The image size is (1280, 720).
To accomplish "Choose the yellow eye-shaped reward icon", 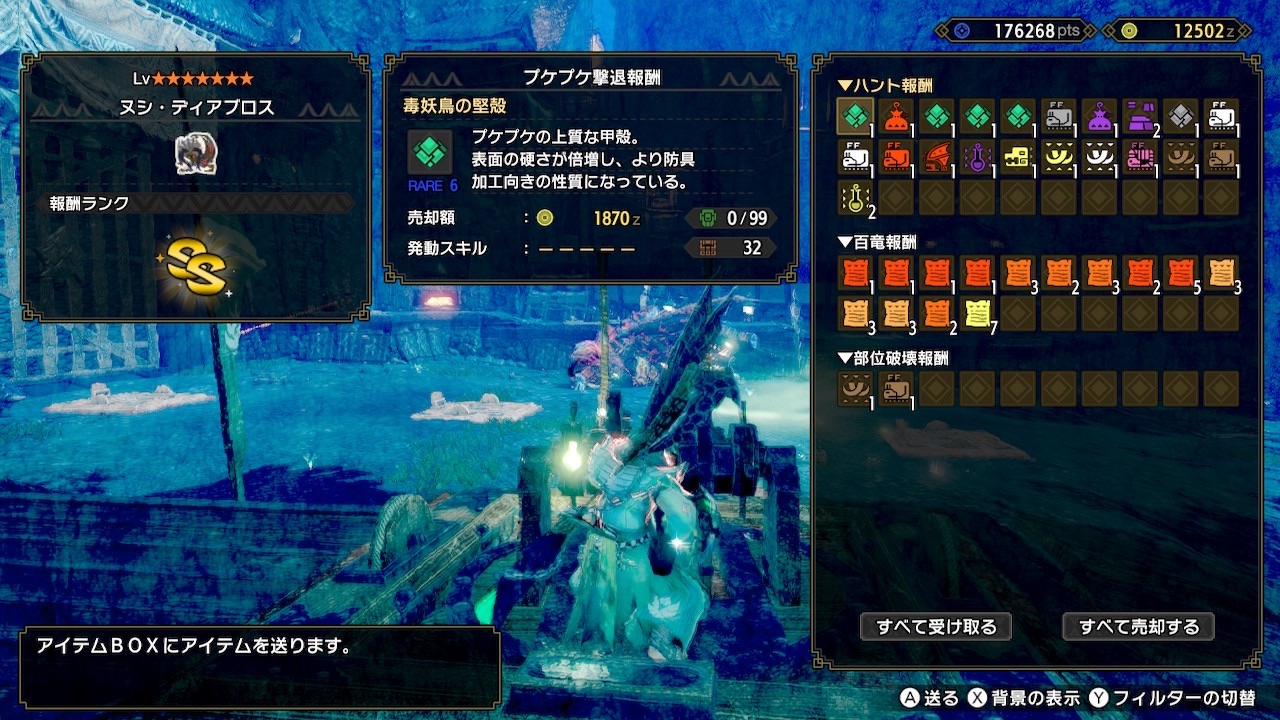I will [1058, 156].
